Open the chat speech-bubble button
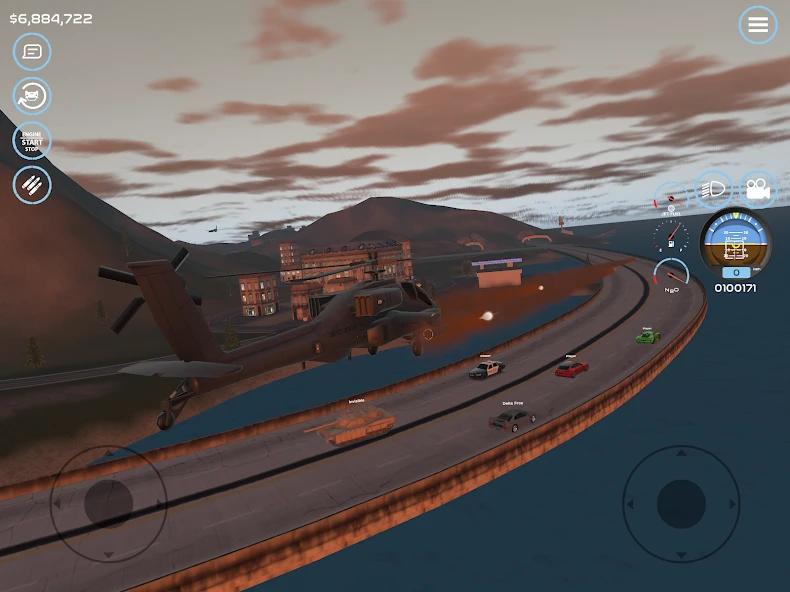The image size is (790, 592). click(x=32, y=51)
